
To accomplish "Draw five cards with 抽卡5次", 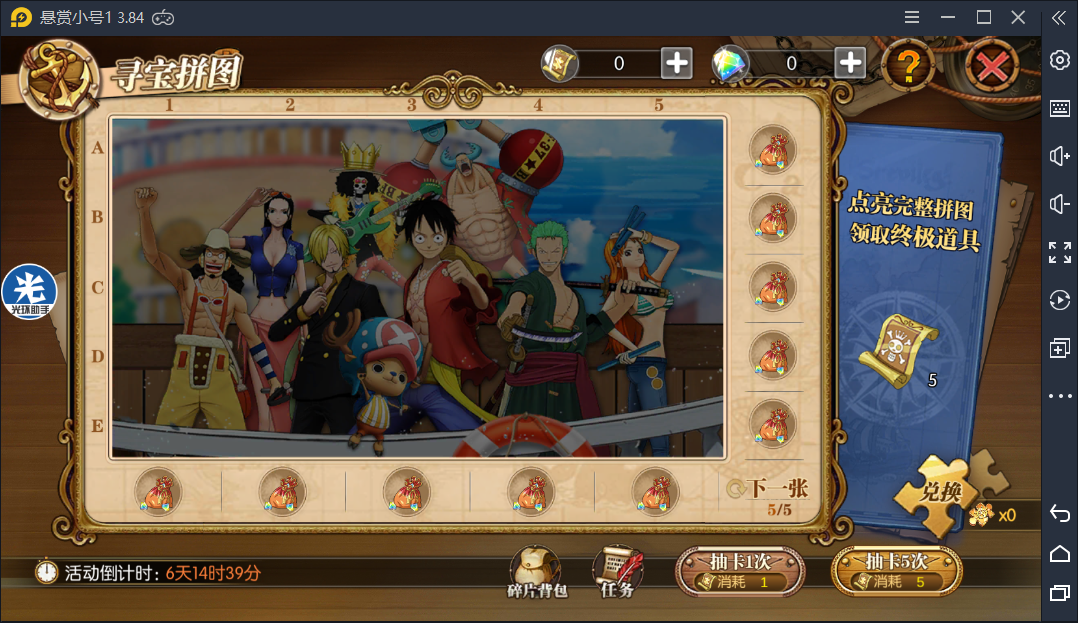I will coord(897,571).
